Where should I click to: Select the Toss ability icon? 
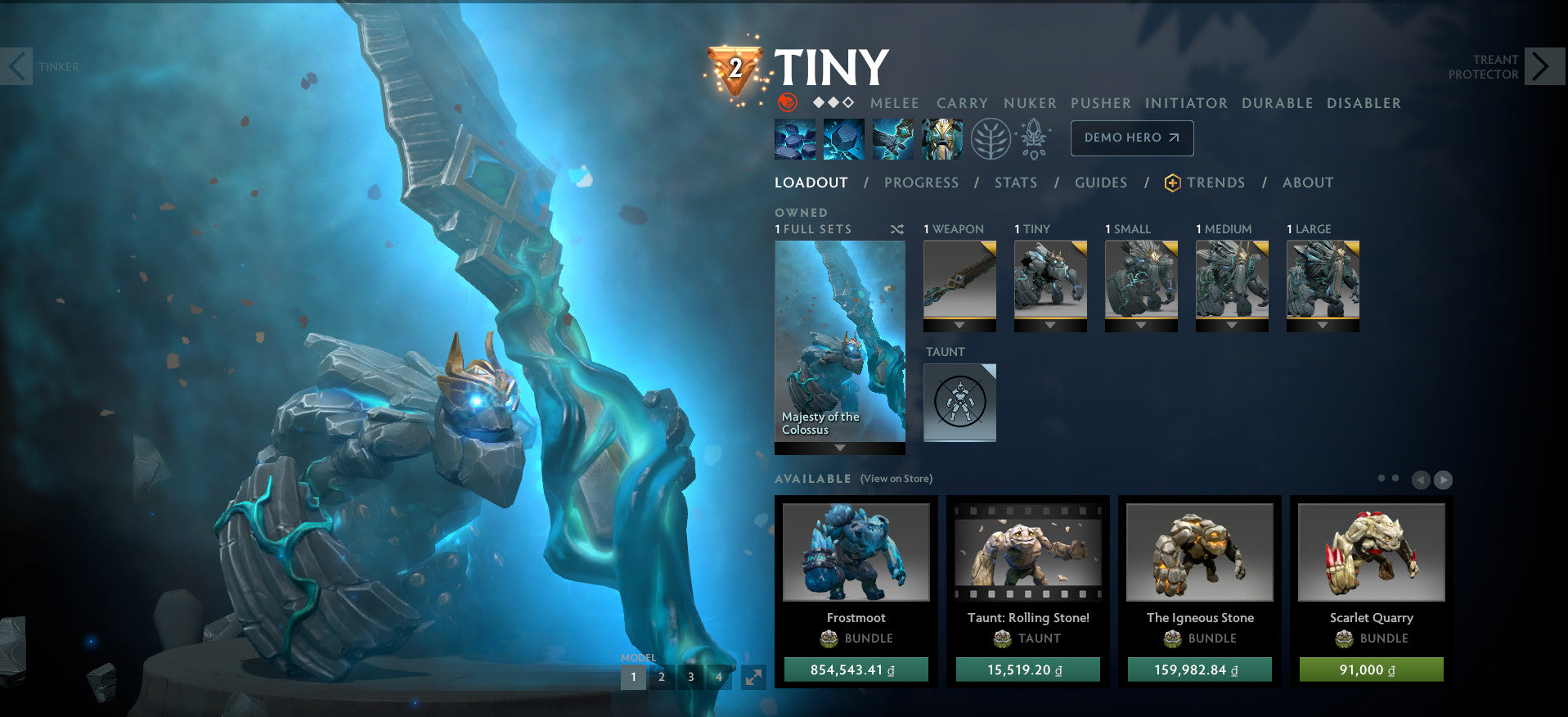843,138
